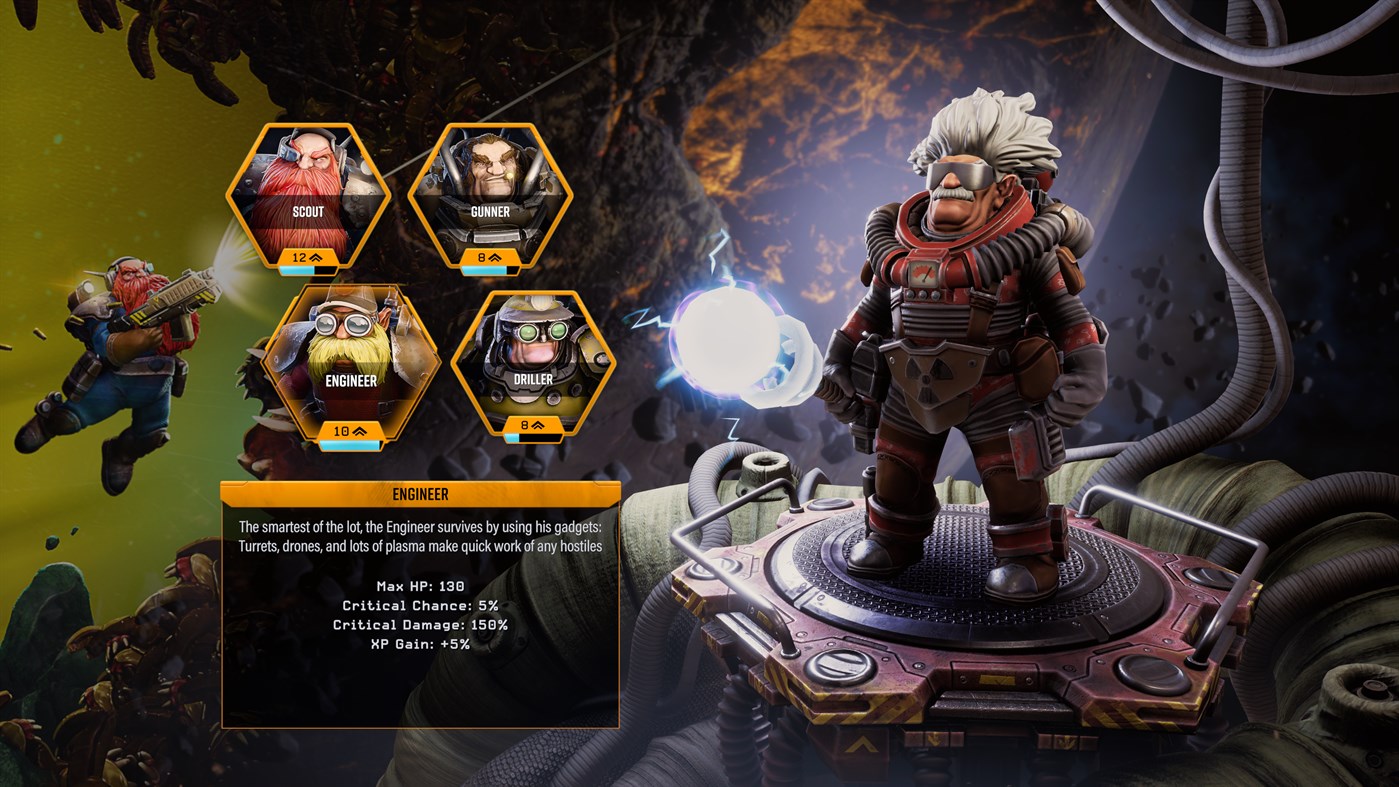Image resolution: width=1399 pixels, height=787 pixels.
Task: Expand the Engineer description panel header
Action: 420,493
